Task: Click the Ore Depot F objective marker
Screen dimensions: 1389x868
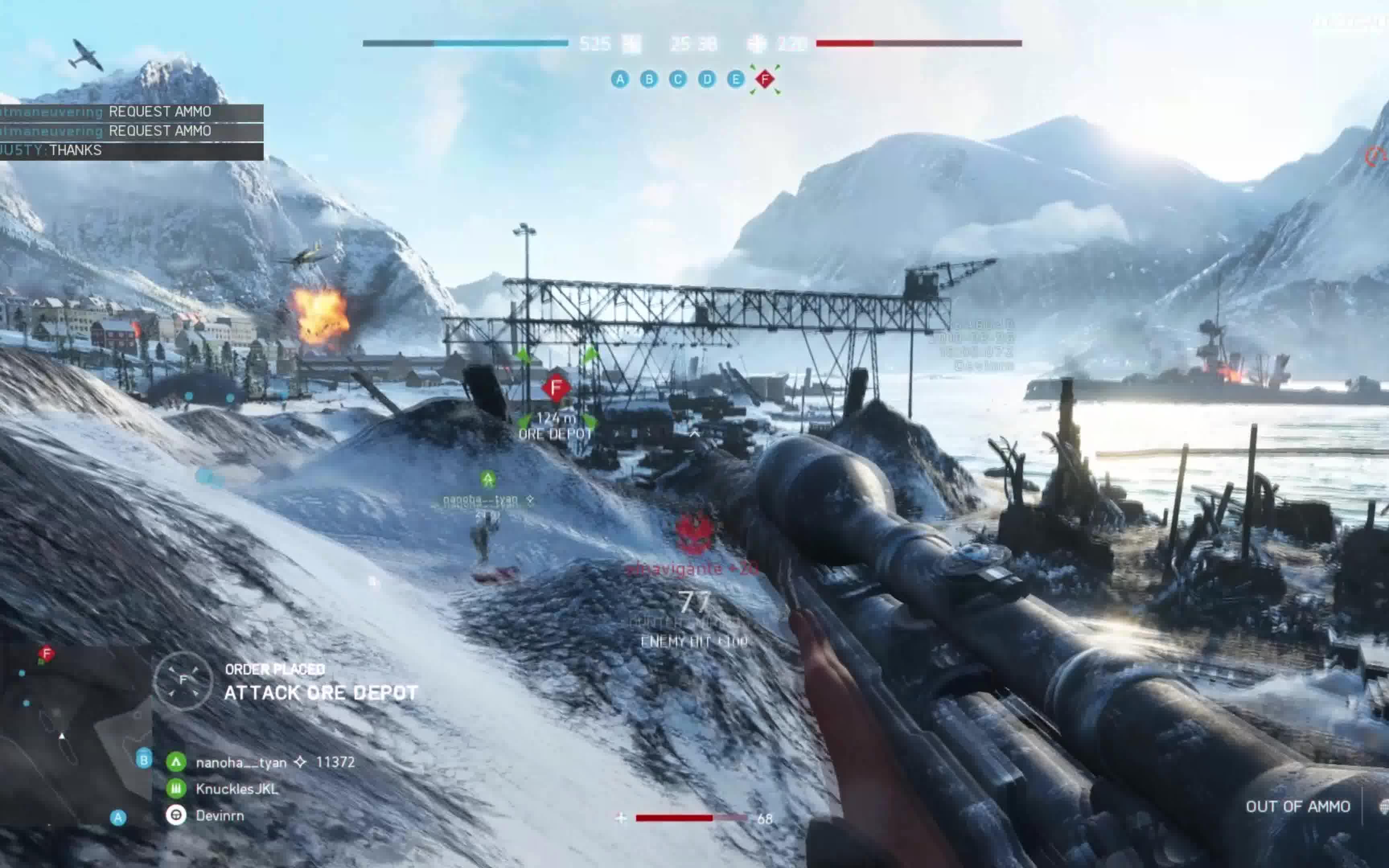Action: pos(555,388)
